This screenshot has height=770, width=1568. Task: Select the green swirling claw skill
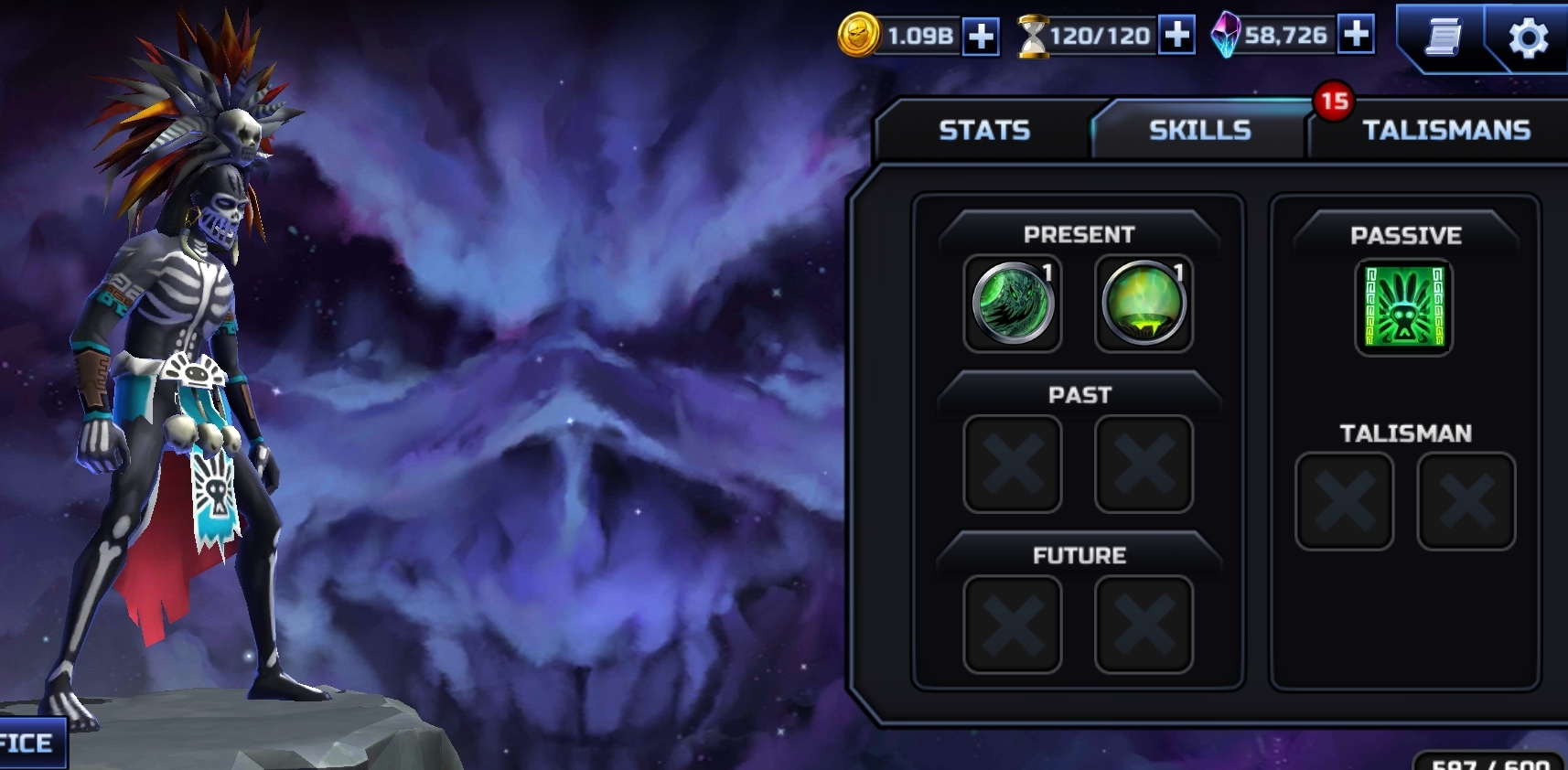pos(1013,304)
